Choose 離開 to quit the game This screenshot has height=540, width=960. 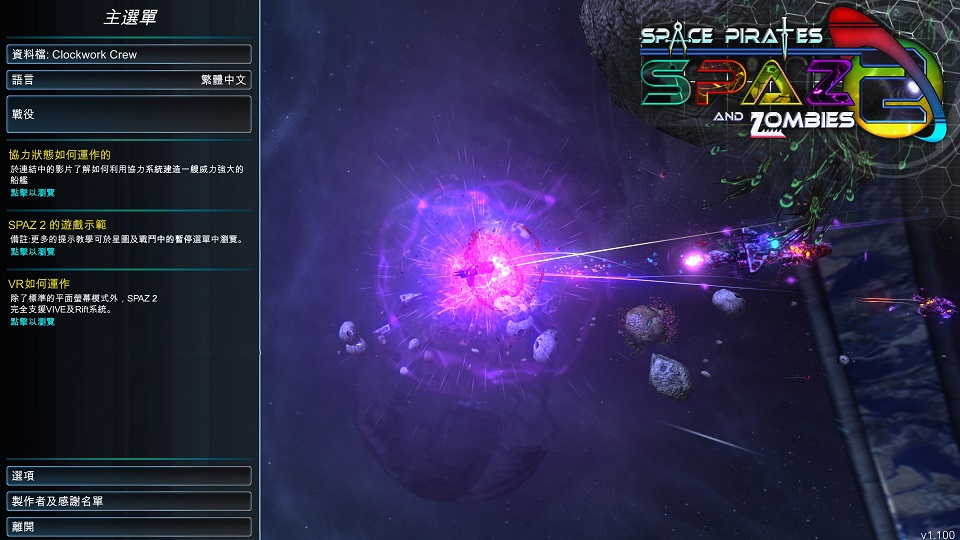pyautogui.click(x=128, y=525)
